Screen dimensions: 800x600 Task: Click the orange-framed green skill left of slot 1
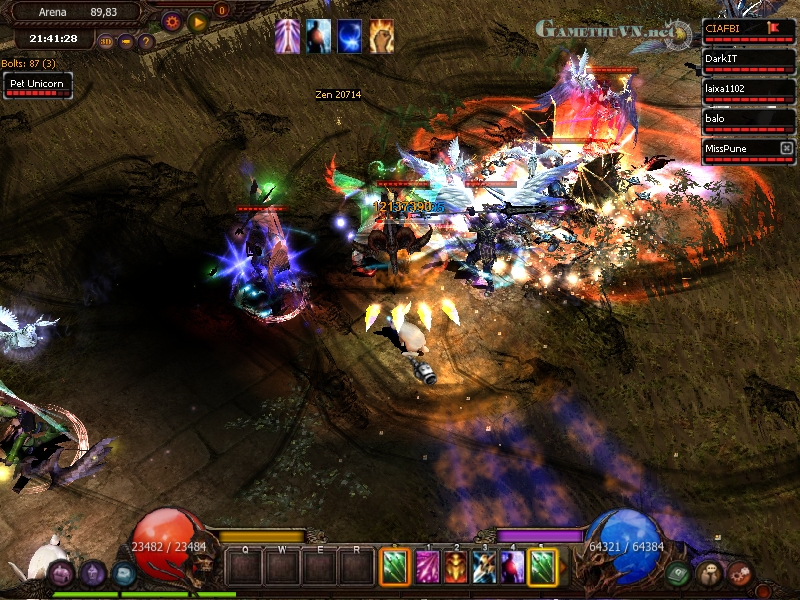coord(395,567)
